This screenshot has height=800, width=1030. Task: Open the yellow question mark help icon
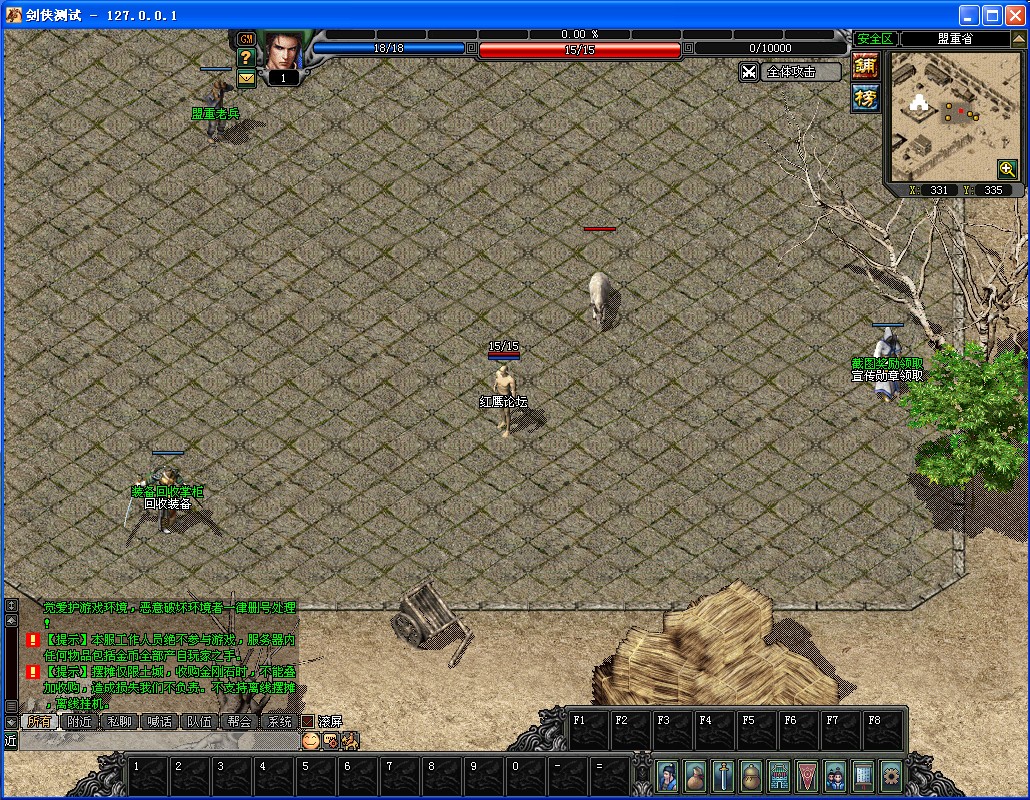[x=246, y=58]
